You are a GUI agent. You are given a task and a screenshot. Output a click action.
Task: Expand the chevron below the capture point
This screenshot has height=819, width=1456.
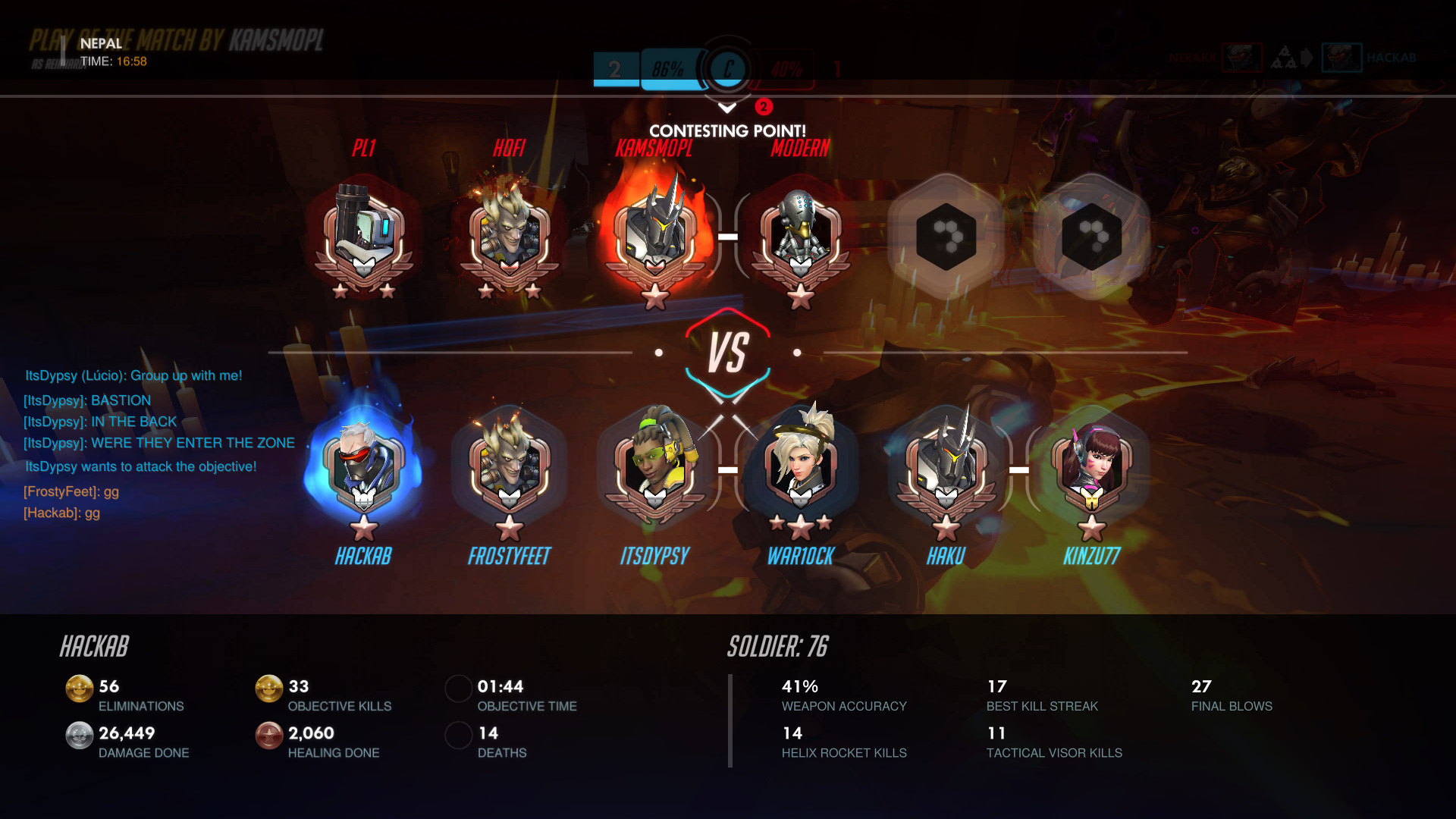728,106
